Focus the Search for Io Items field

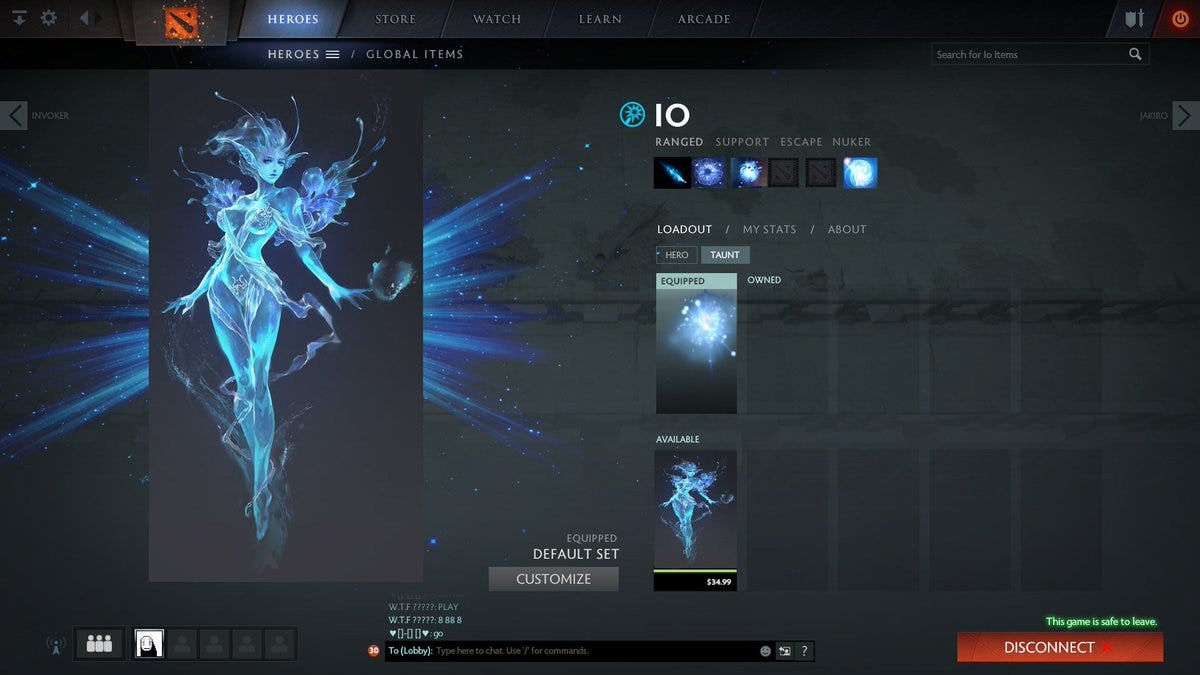[1030, 54]
